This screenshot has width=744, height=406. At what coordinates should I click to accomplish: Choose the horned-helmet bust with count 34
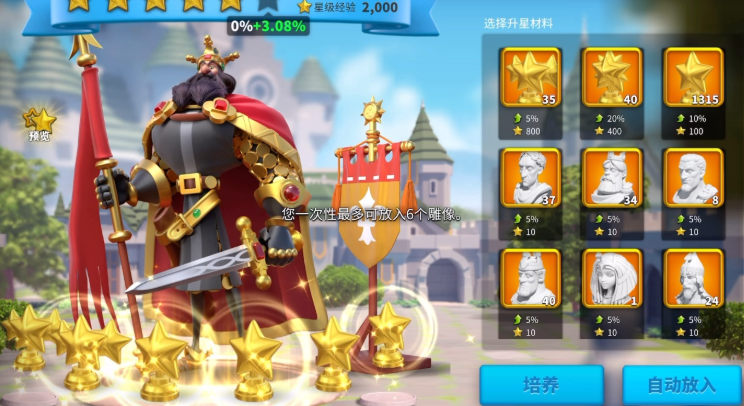(x=612, y=178)
